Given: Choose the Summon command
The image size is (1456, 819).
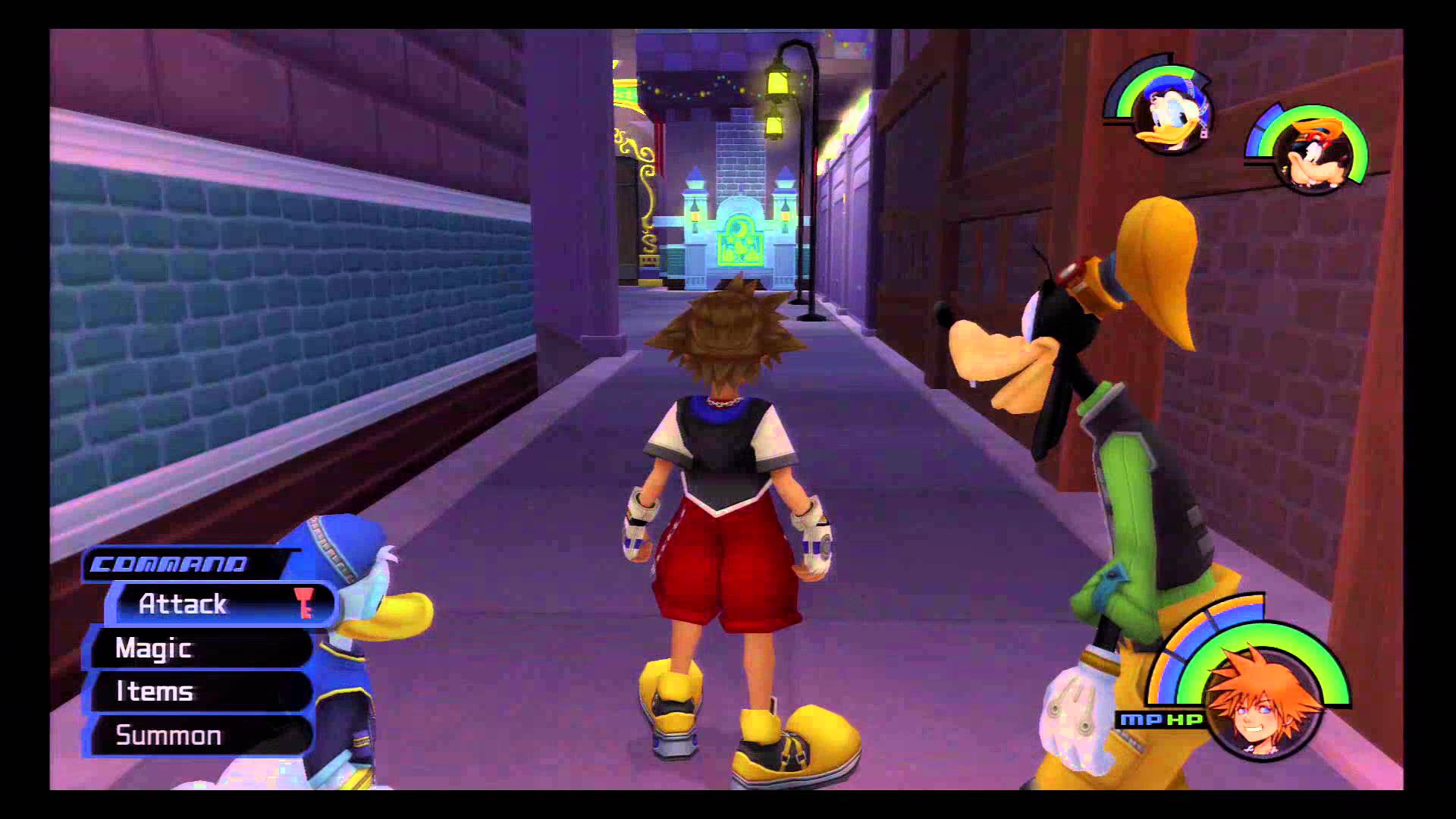Looking at the screenshot, I should click(x=167, y=736).
